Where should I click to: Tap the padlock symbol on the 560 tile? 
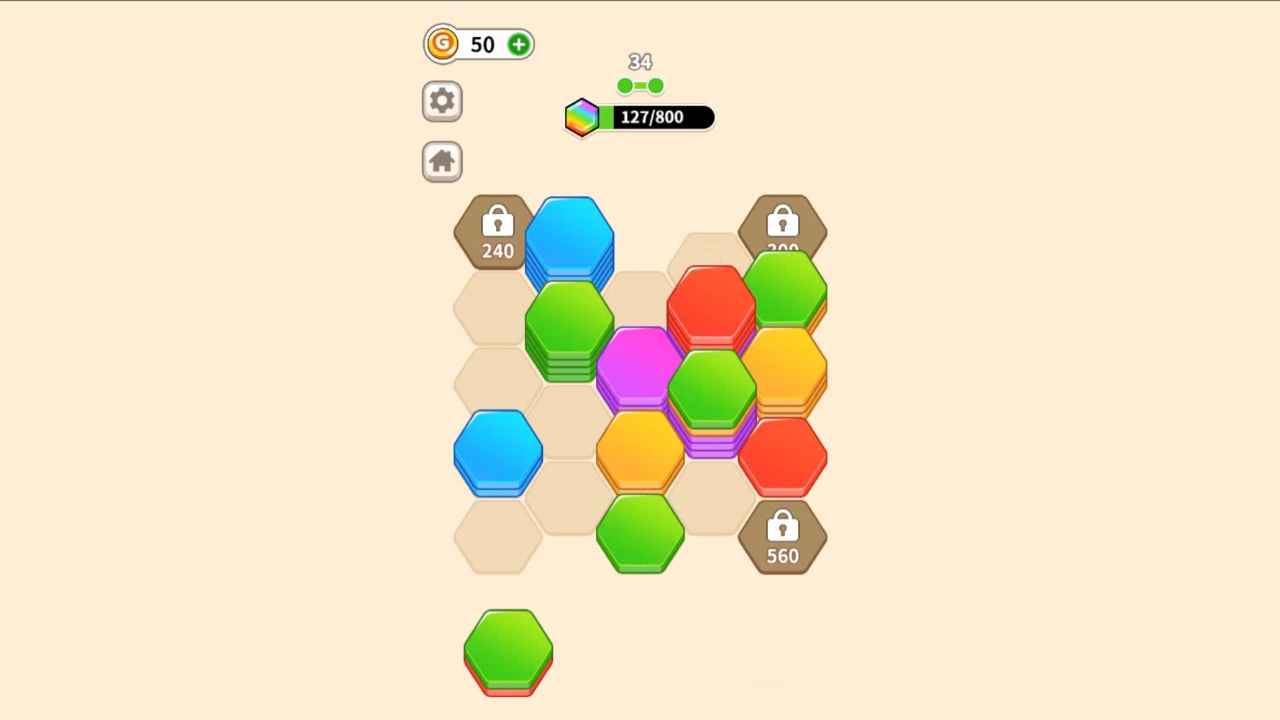point(783,527)
